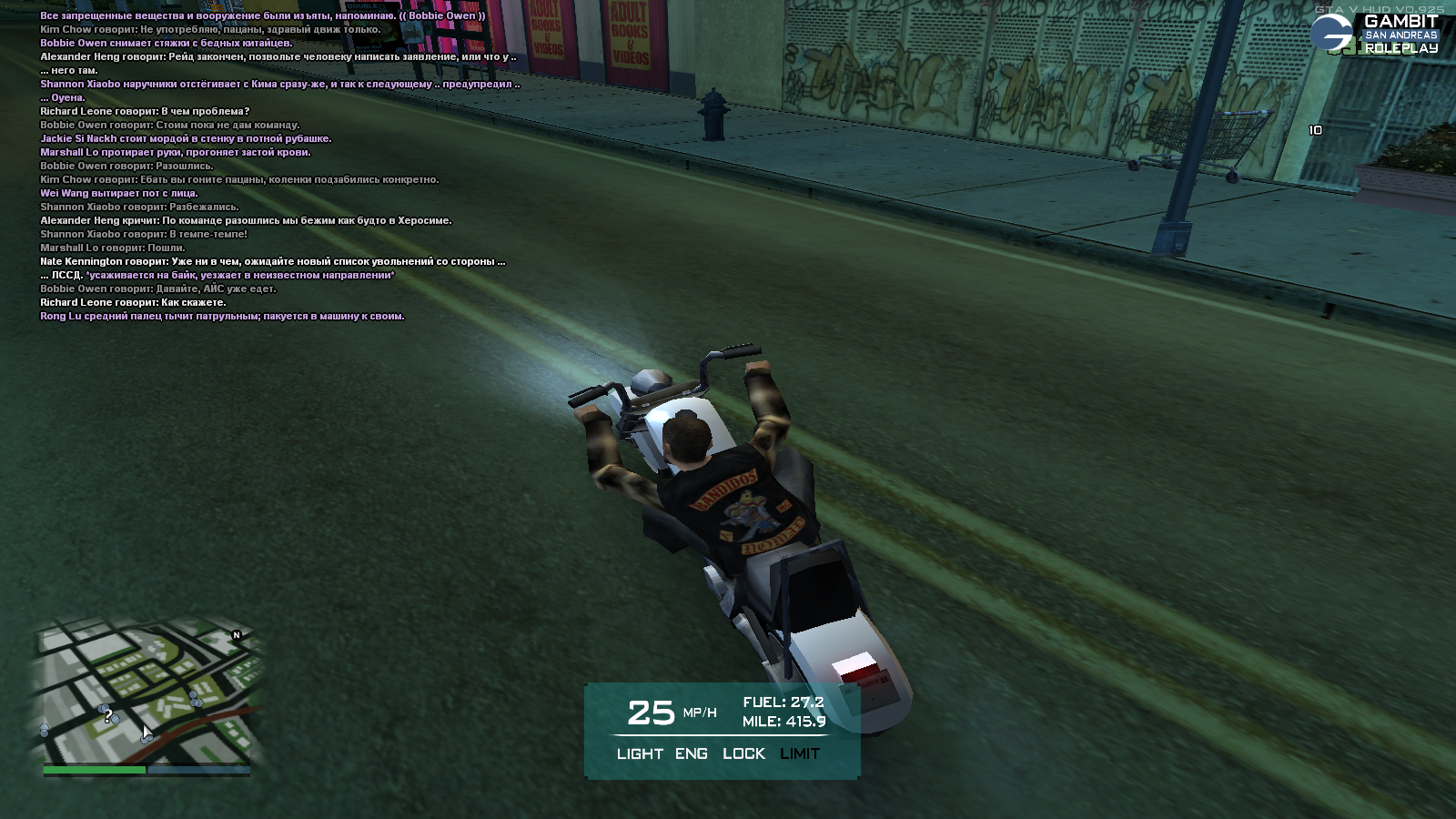The width and height of the screenshot is (1456, 819).
Task: Toggle the LOCK indicator on the speedometer
Action: click(x=743, y=753)
